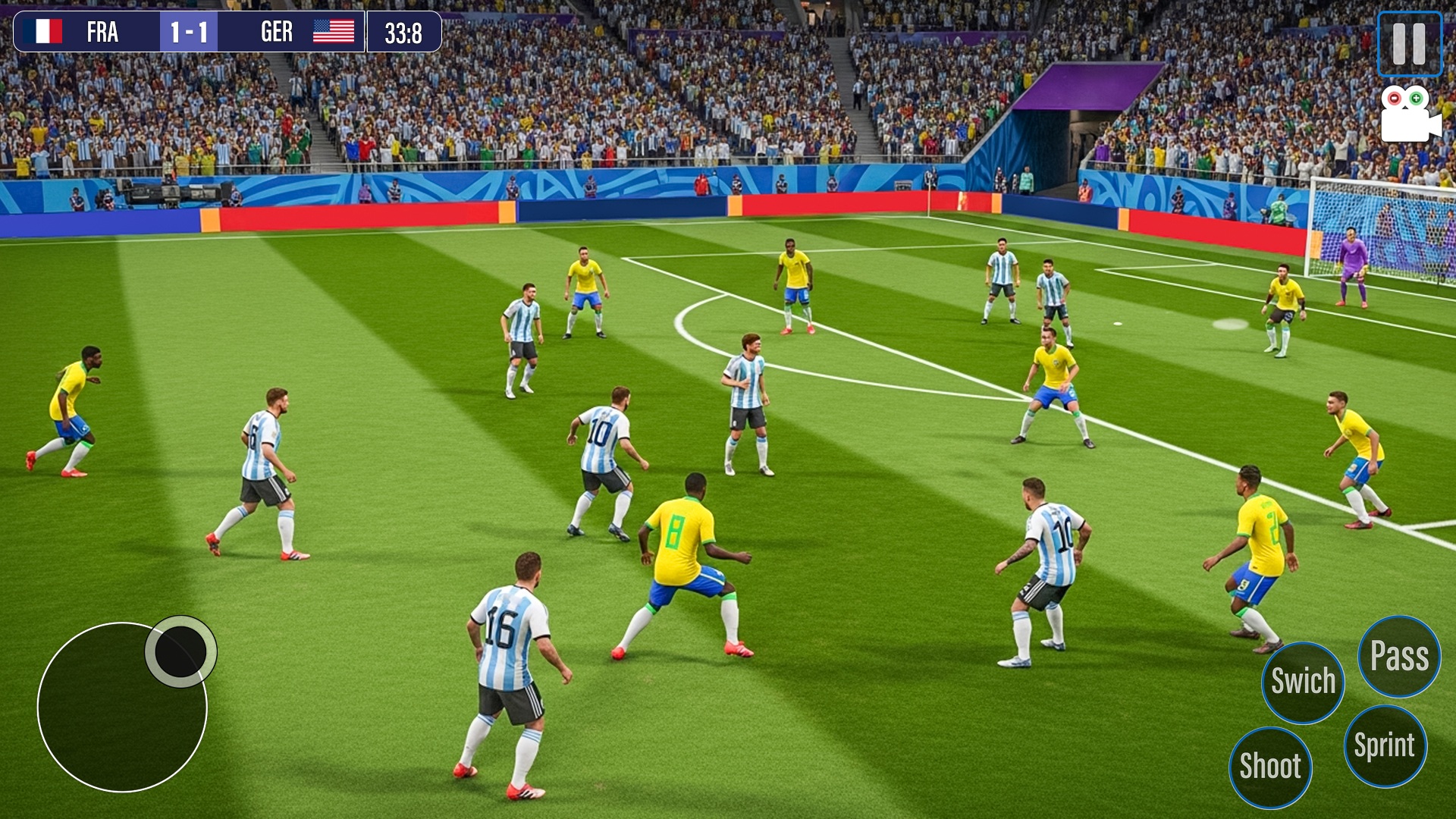1456x819 pixels.
Task: Tap the France flag on the scoreboard
Action: 43,31
